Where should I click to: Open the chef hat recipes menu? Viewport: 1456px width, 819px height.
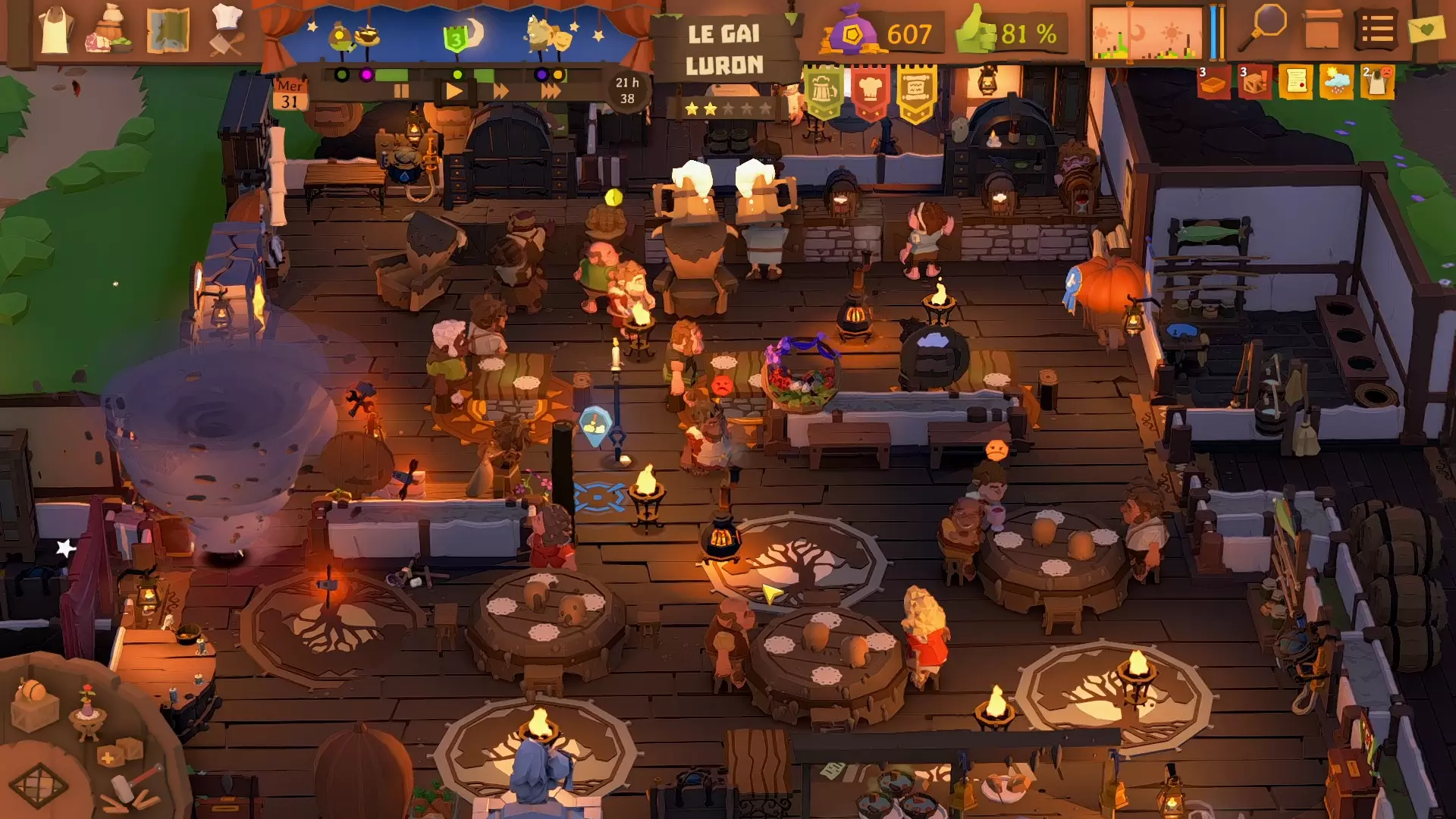(x=226, y=30)
